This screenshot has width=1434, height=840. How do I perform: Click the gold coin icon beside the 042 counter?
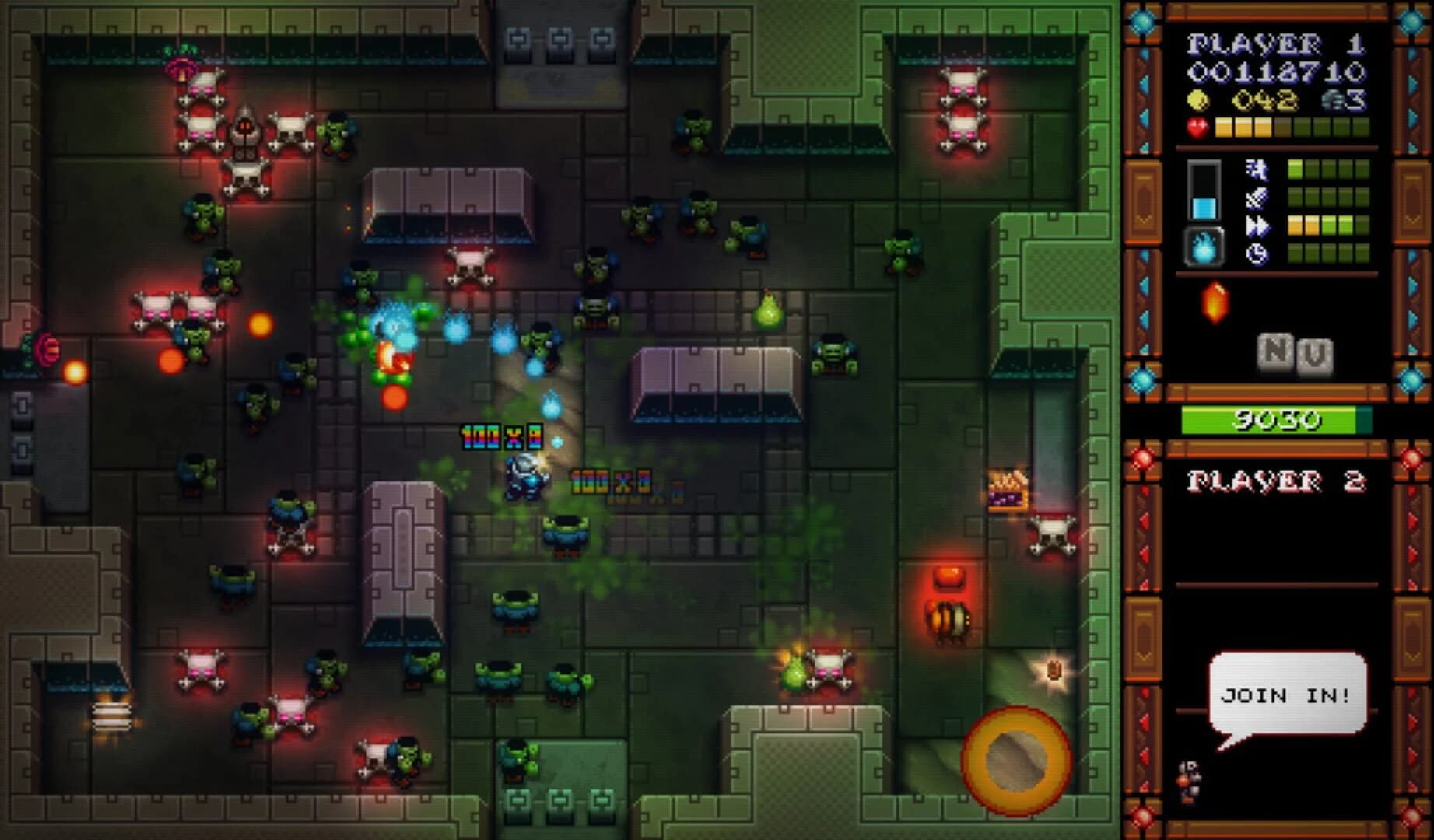[1197, 100]
